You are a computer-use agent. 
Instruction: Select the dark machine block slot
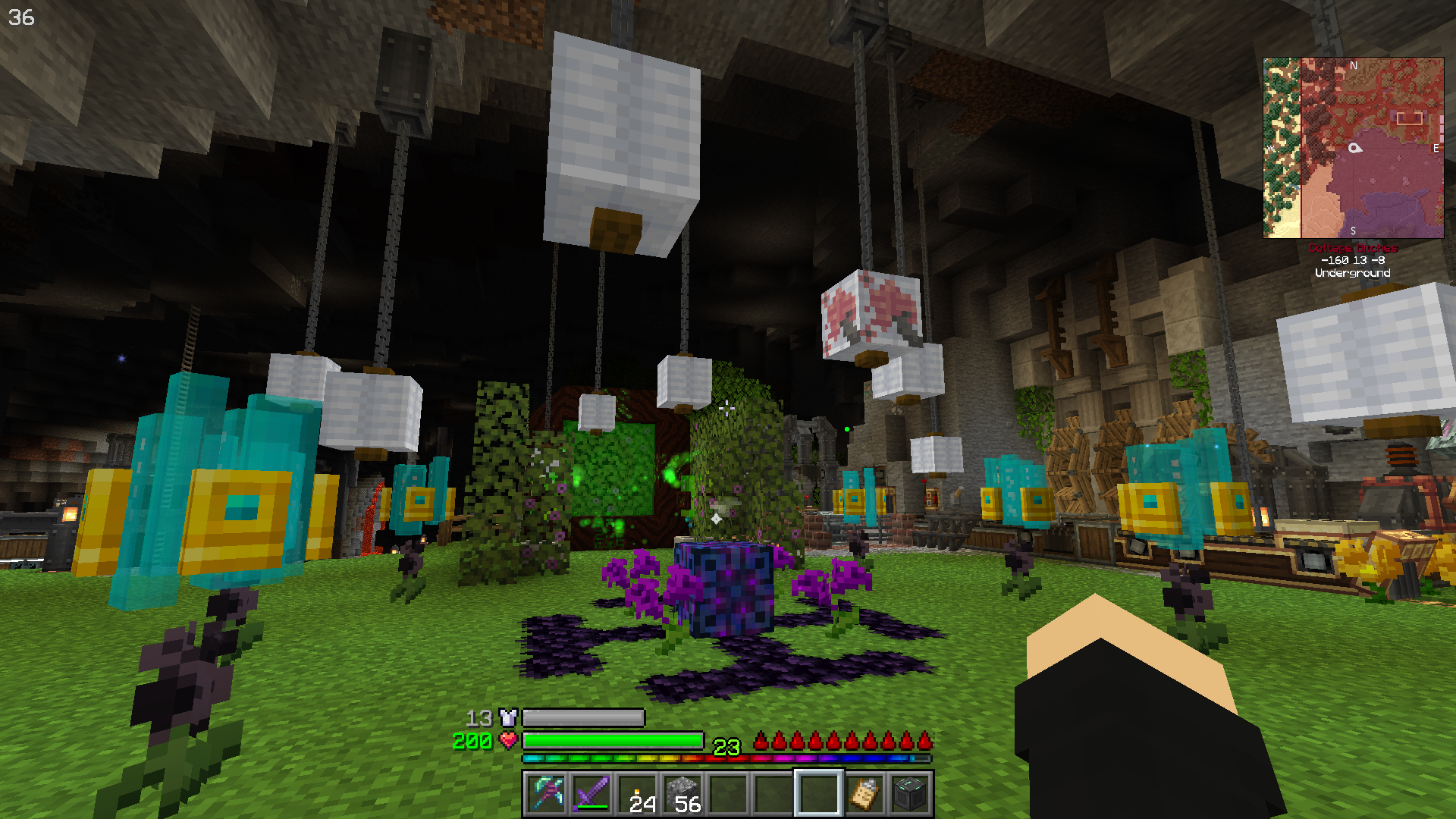coord(910,793)
